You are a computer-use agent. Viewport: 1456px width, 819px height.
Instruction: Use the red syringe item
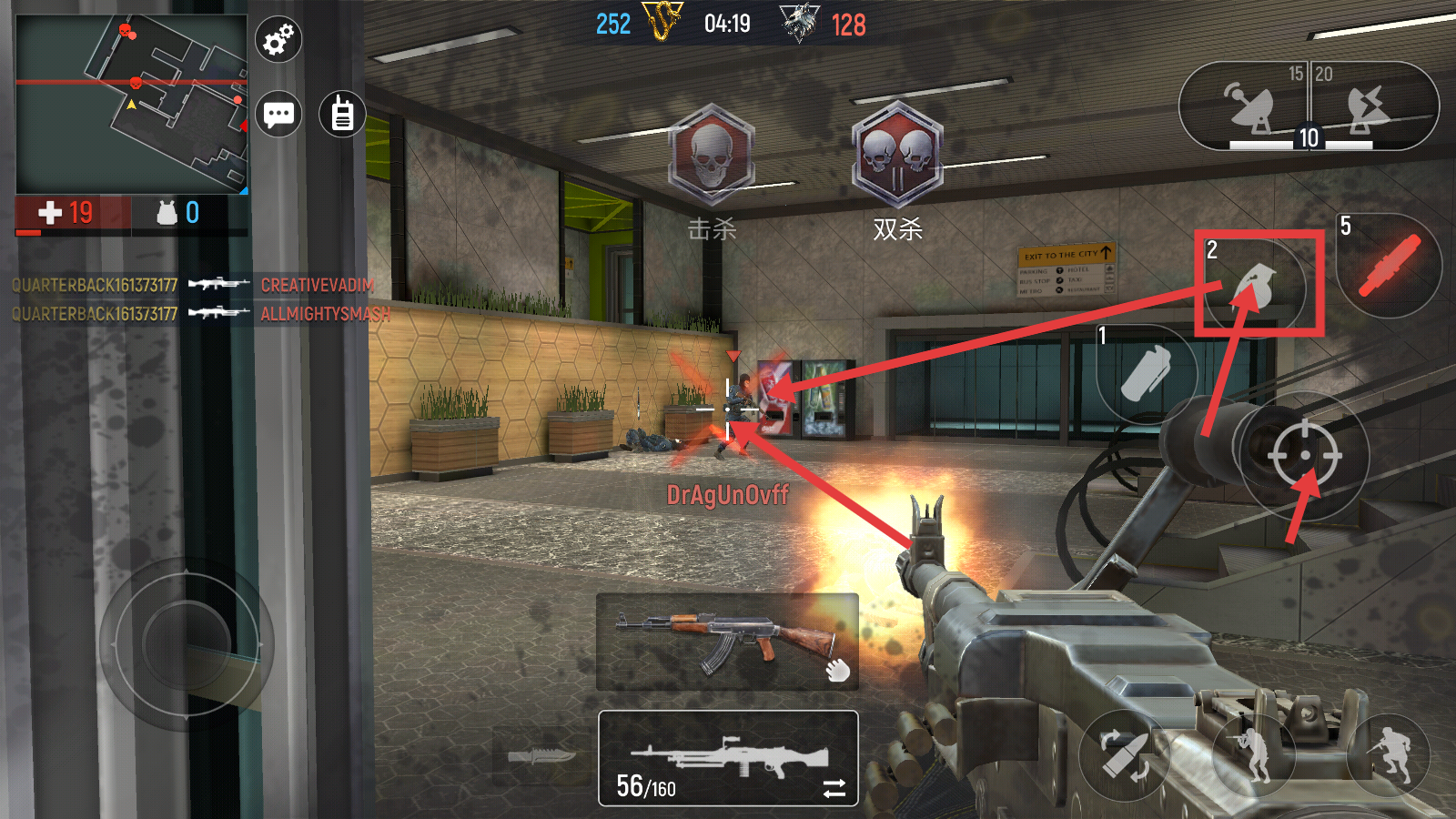[1389, 266]
